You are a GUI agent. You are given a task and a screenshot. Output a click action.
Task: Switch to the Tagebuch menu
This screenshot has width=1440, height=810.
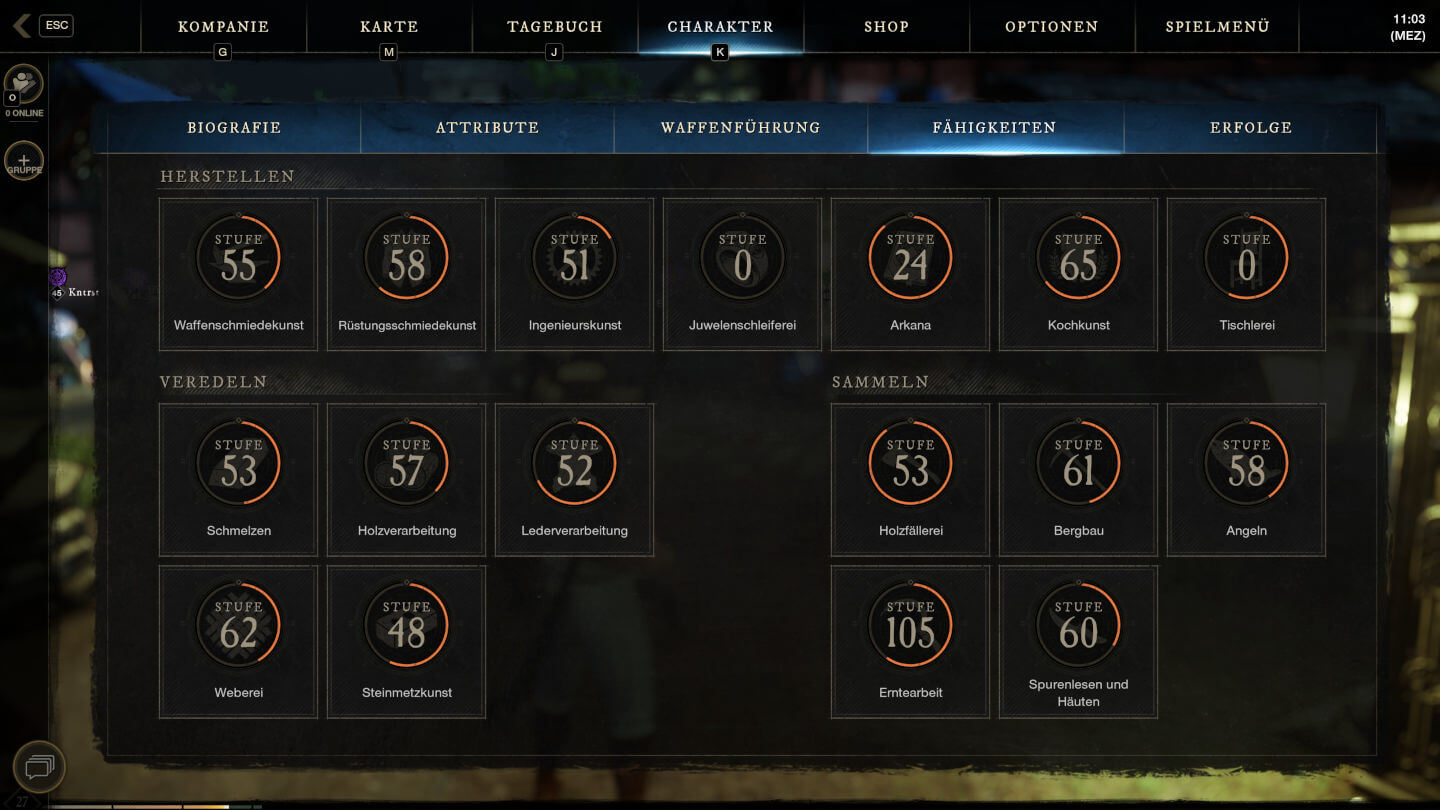pos(555,27)
